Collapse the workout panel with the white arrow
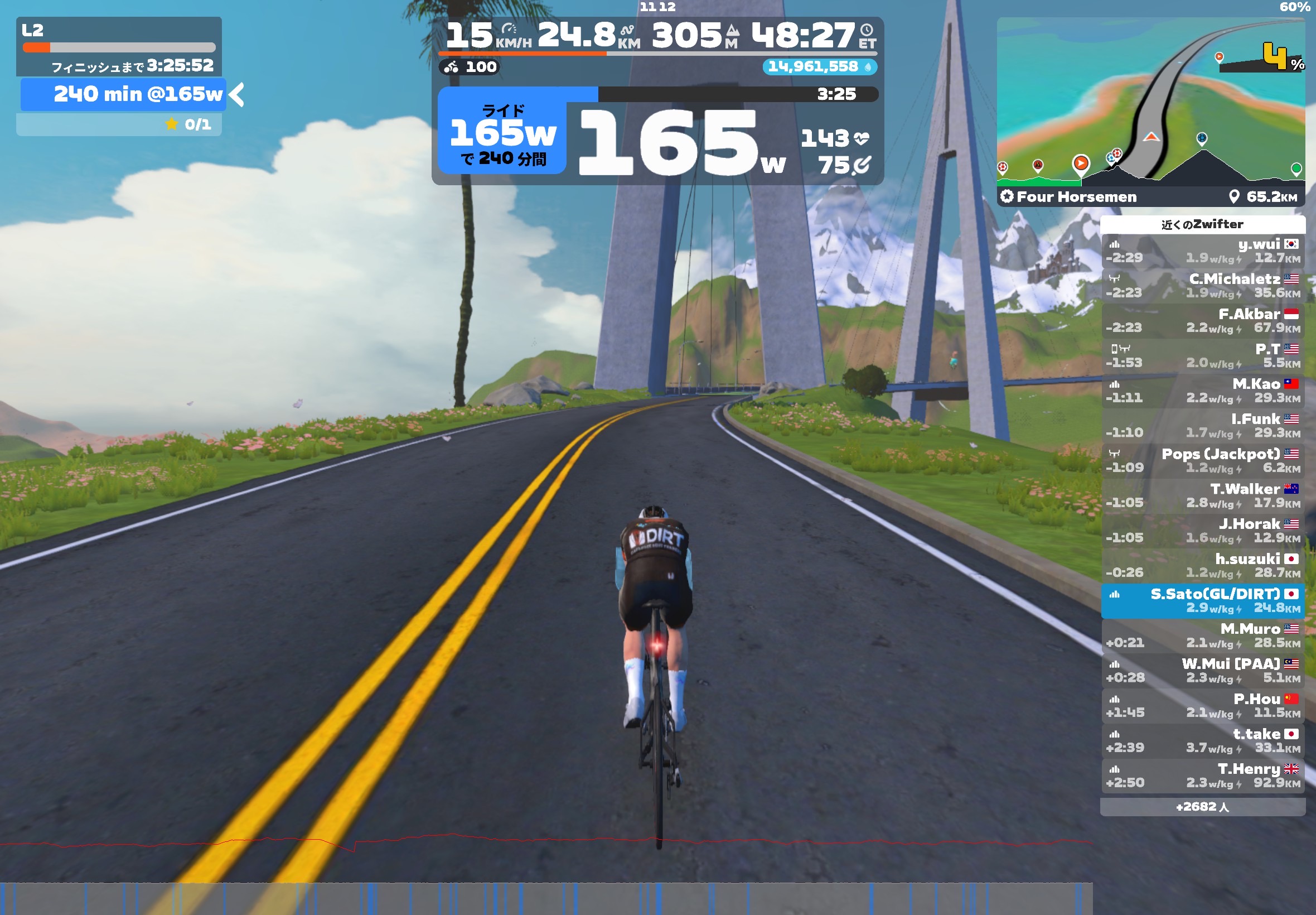The image size is (1316, 915). click(236, 95)
